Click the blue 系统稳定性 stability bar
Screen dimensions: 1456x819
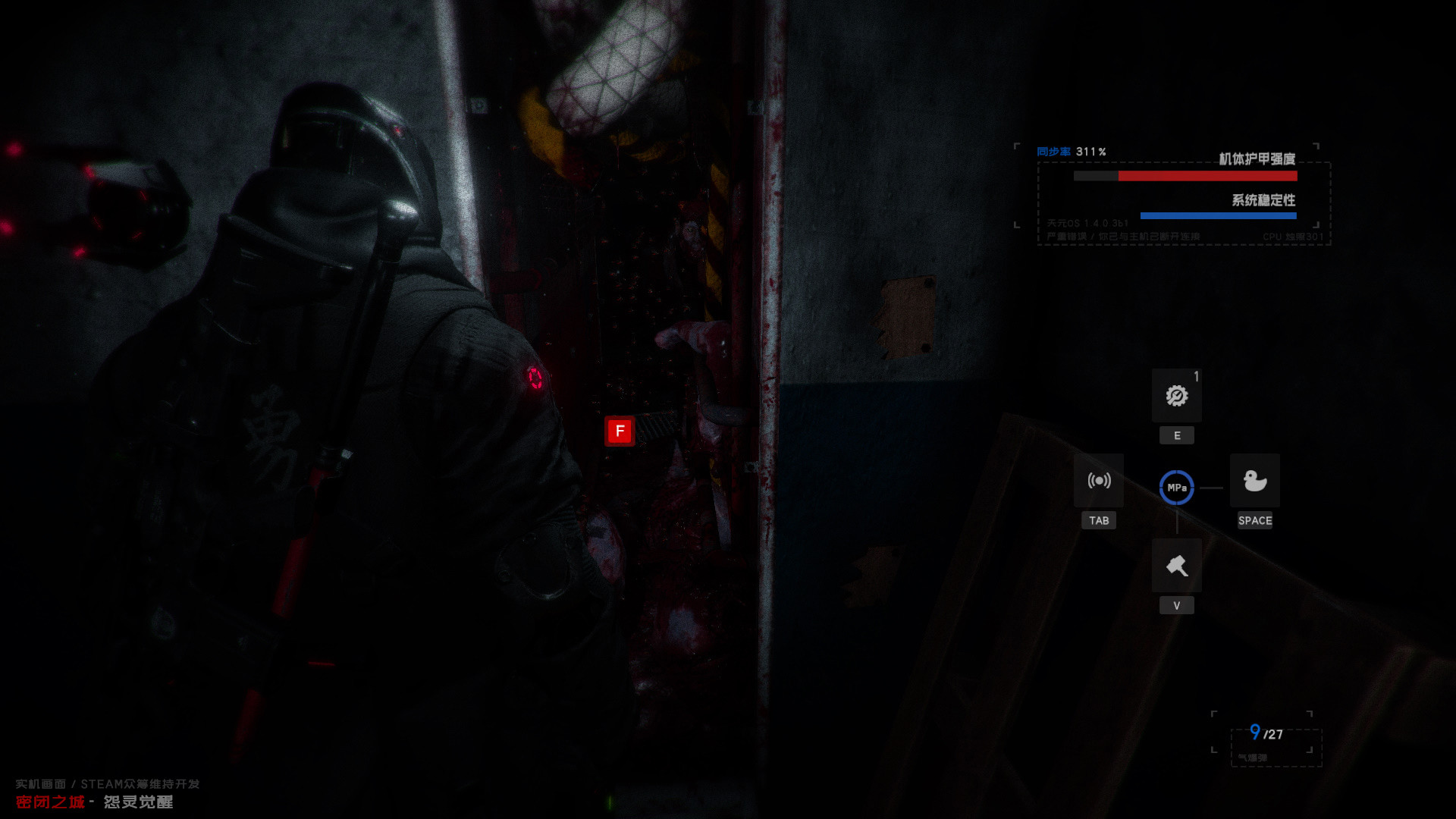tap(1217, 215)
